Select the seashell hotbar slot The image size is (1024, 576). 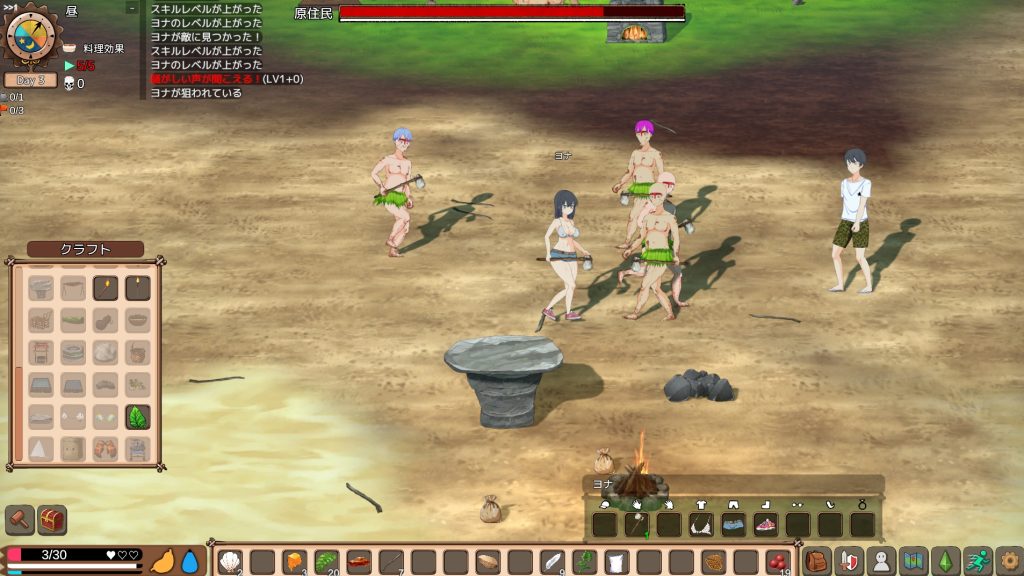tap(230, 562)
